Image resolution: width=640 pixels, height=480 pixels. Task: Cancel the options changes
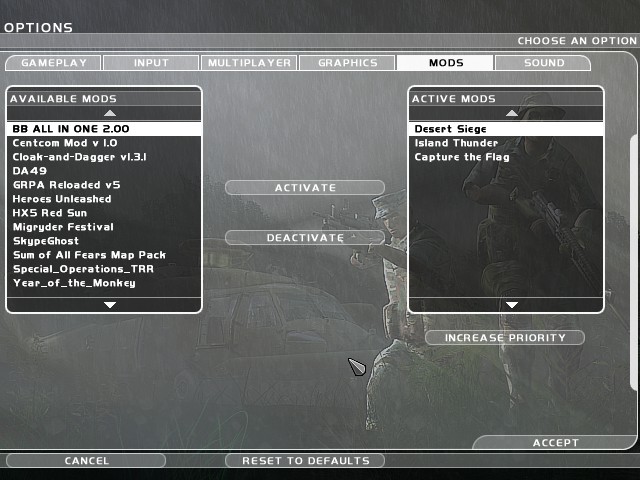tap(86, 461)
